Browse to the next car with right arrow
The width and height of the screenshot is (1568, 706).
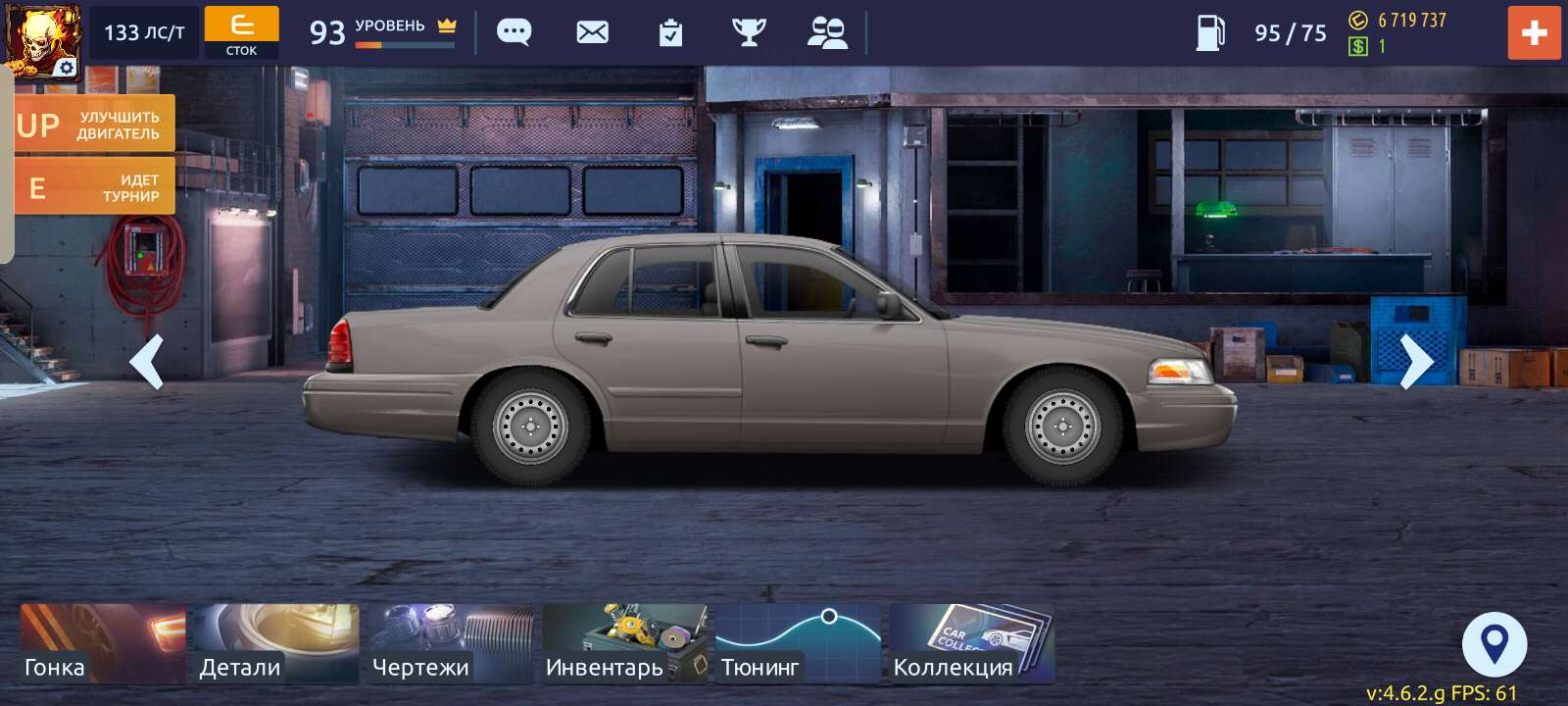pyautogui.click(x=1417, y=364)
